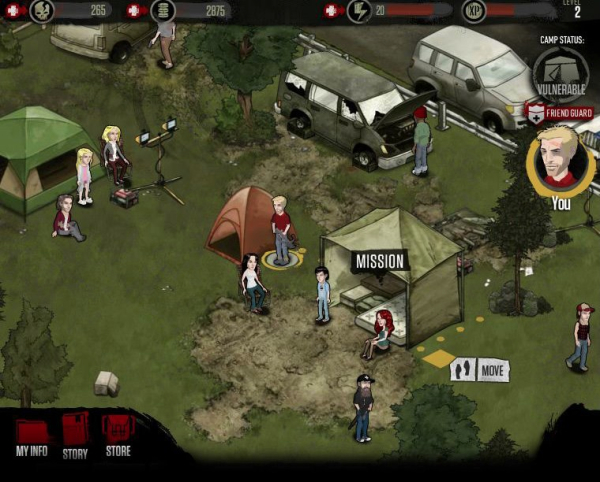Open the Story menu
This screenshot has height=482, width=600.
pos(75,436)
